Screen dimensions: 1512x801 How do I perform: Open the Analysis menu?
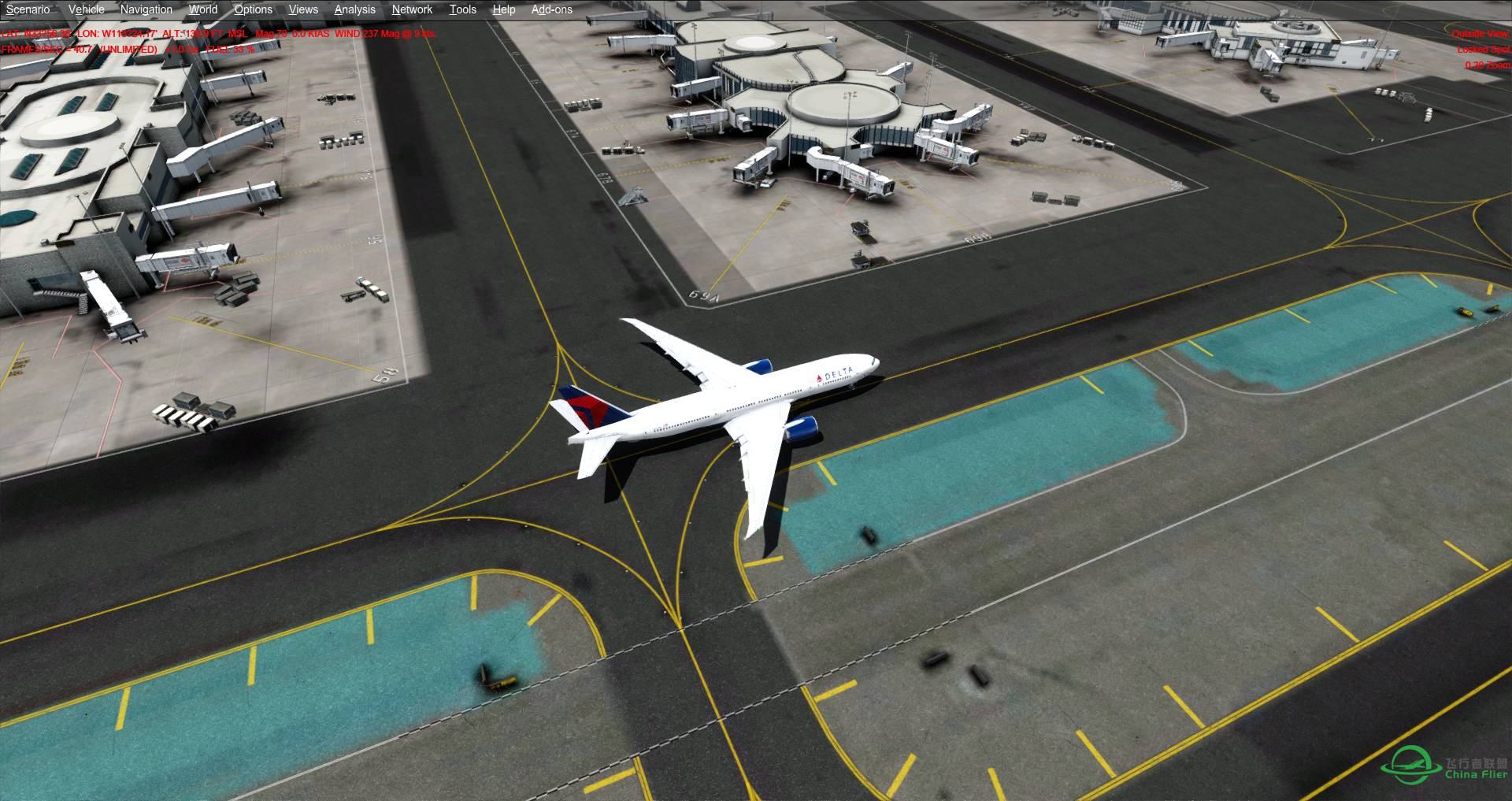354,9
